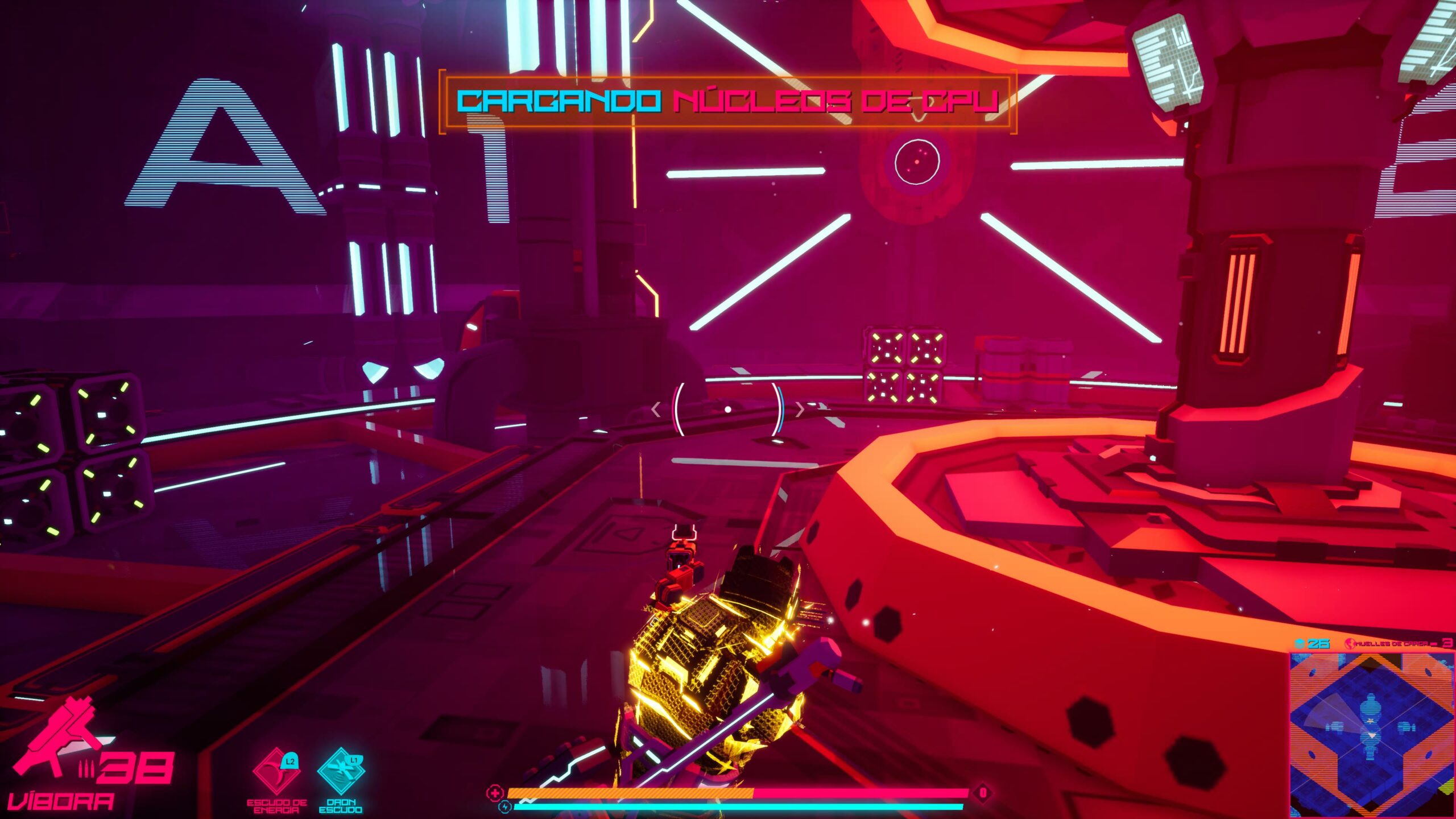1456x819 pixels.
Task: Trigger the Dron Escudo ability icon
Action: click(341, 771)
